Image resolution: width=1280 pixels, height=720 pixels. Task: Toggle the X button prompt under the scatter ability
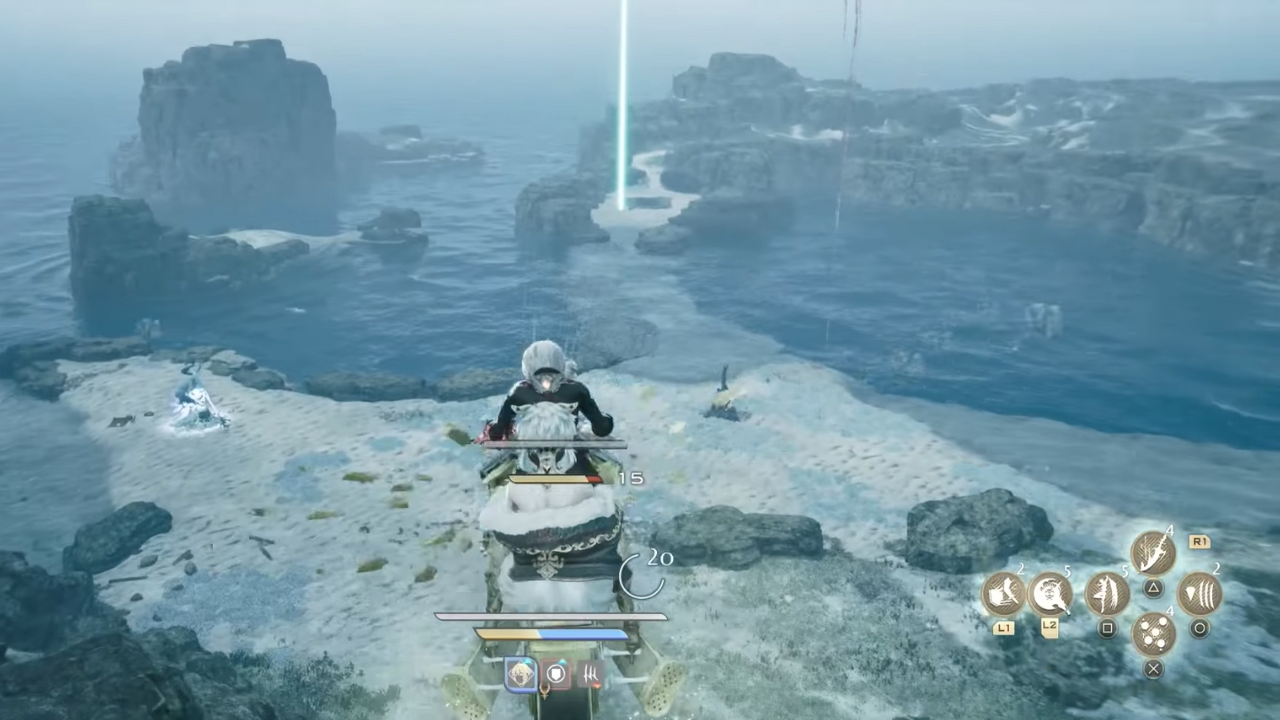tap(1152, 667)
